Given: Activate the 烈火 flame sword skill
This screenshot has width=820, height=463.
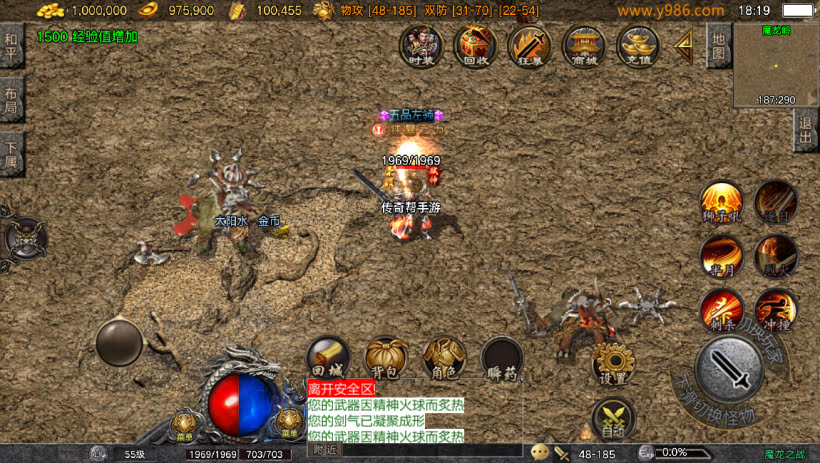Looking at the screenshot, I should coord(775,255).
